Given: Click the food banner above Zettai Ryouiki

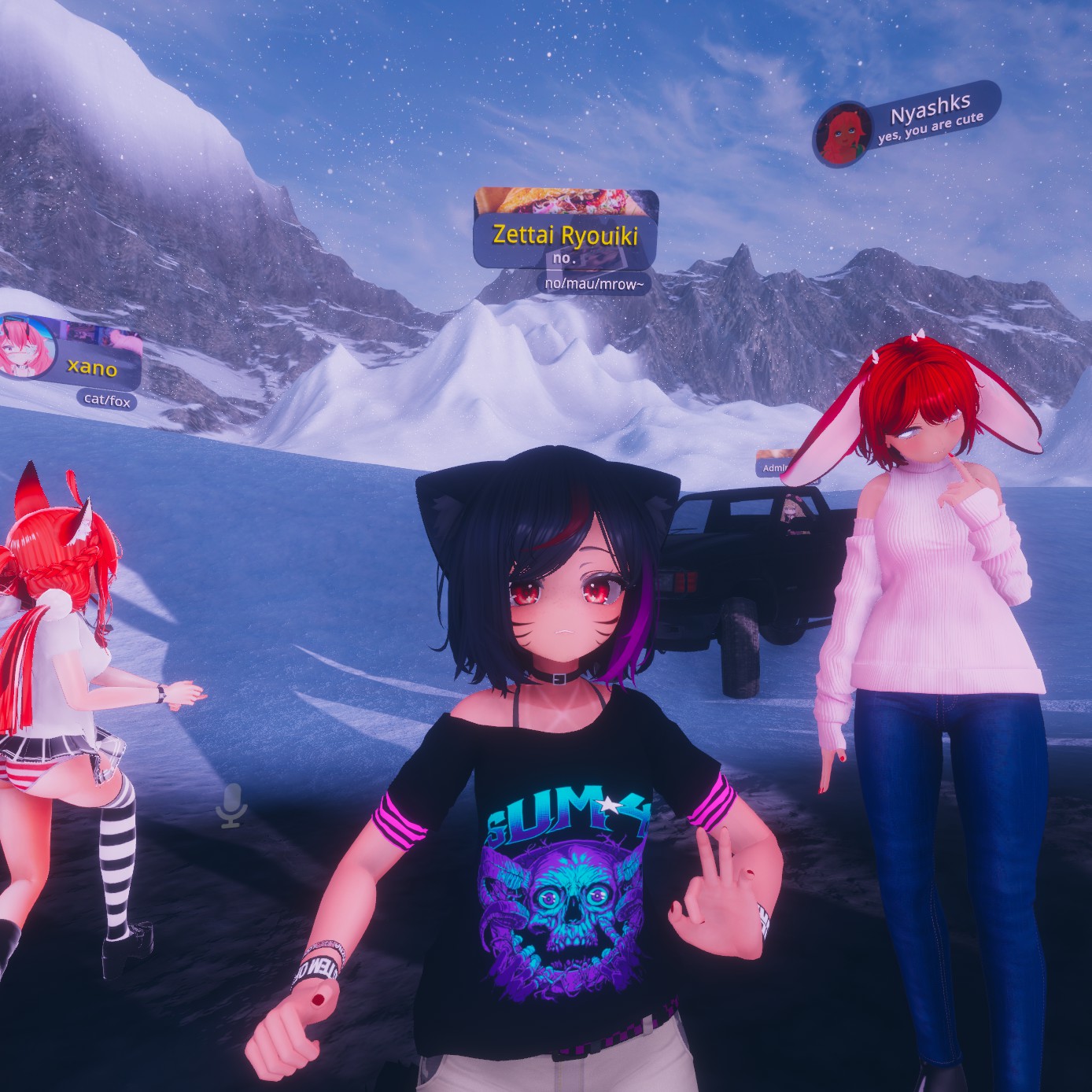Looking at the screenshot, I should click(566, 201).
